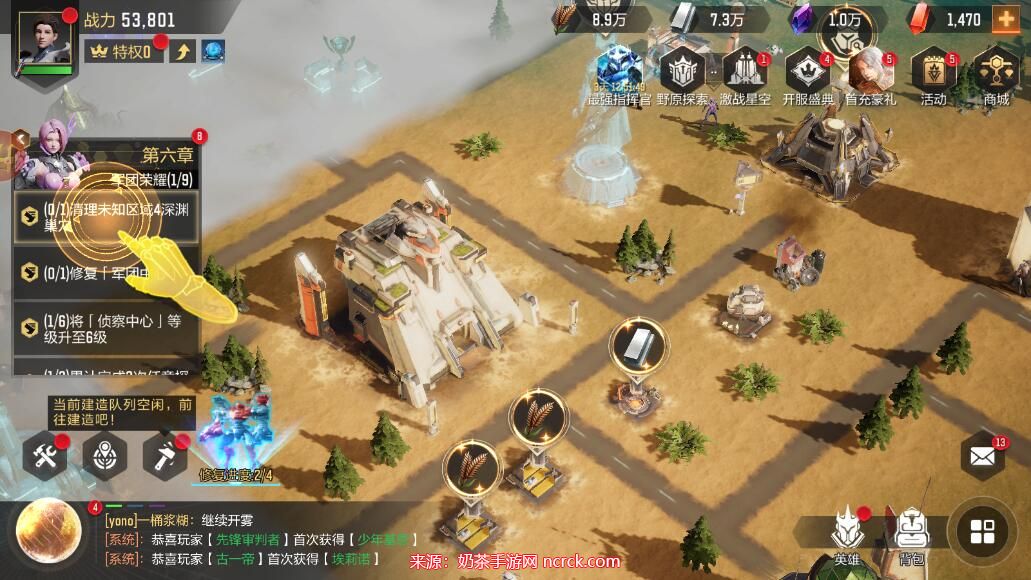Open the 首充豪礼 first-recharge gift

click(x=870, y=73)
